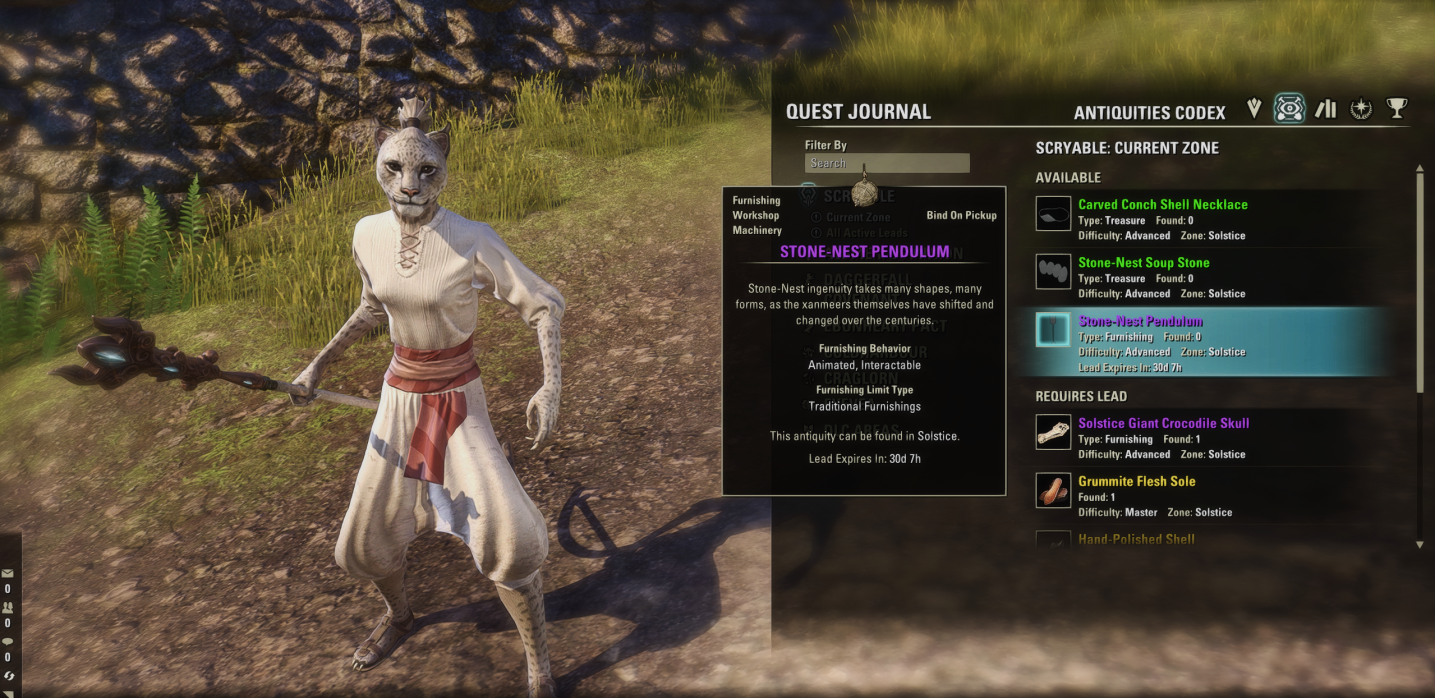Show the Achievements trophy tab

coord(1397,109)
